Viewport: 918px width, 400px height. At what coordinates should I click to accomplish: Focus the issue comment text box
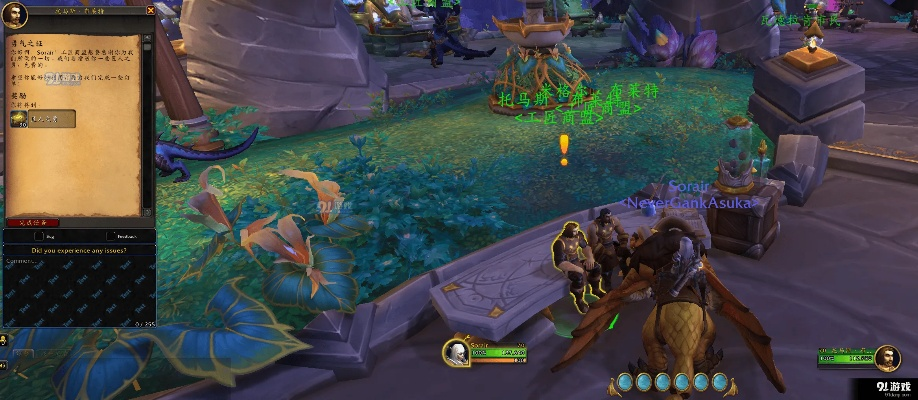click(78, 290)
